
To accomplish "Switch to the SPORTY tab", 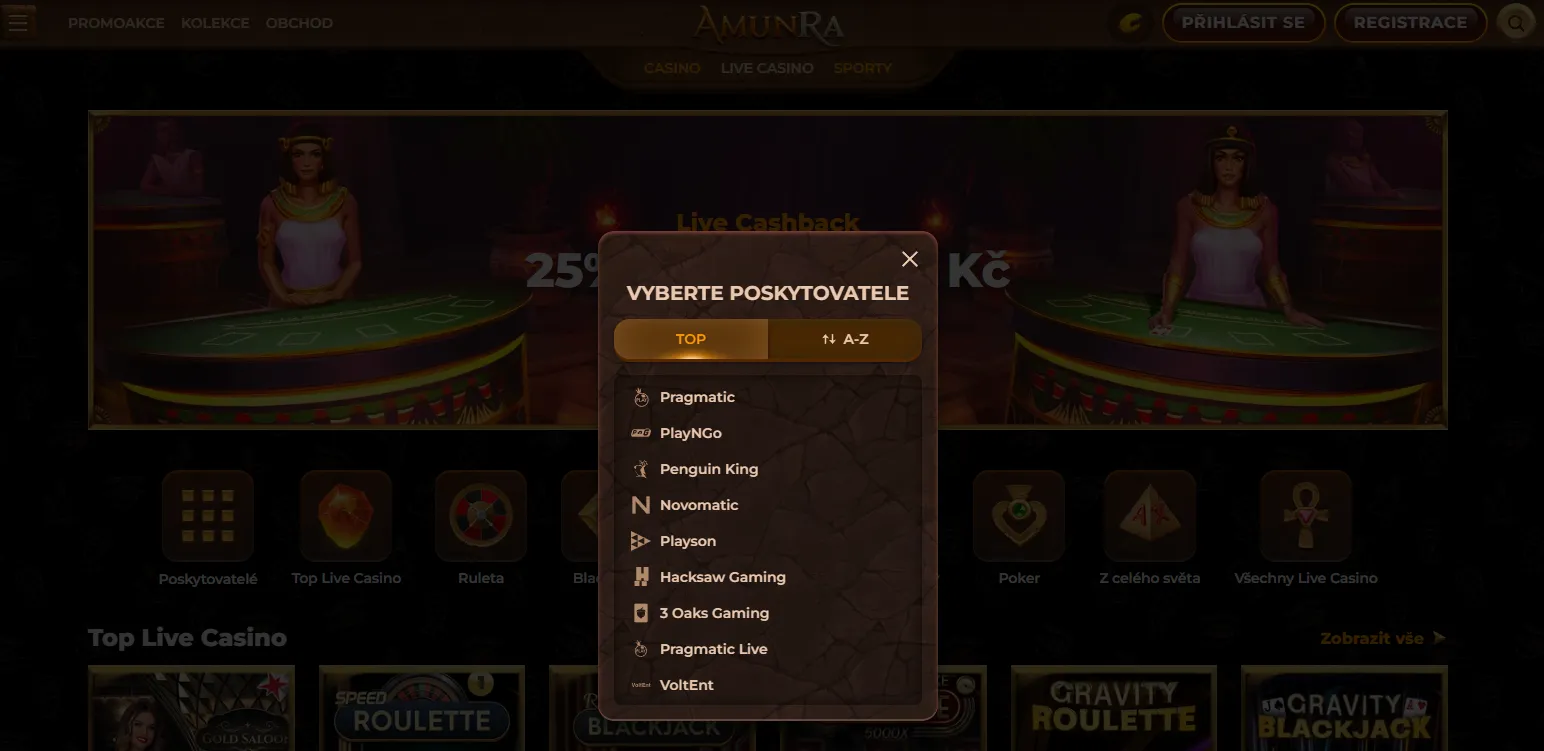I will coord(861,67).
